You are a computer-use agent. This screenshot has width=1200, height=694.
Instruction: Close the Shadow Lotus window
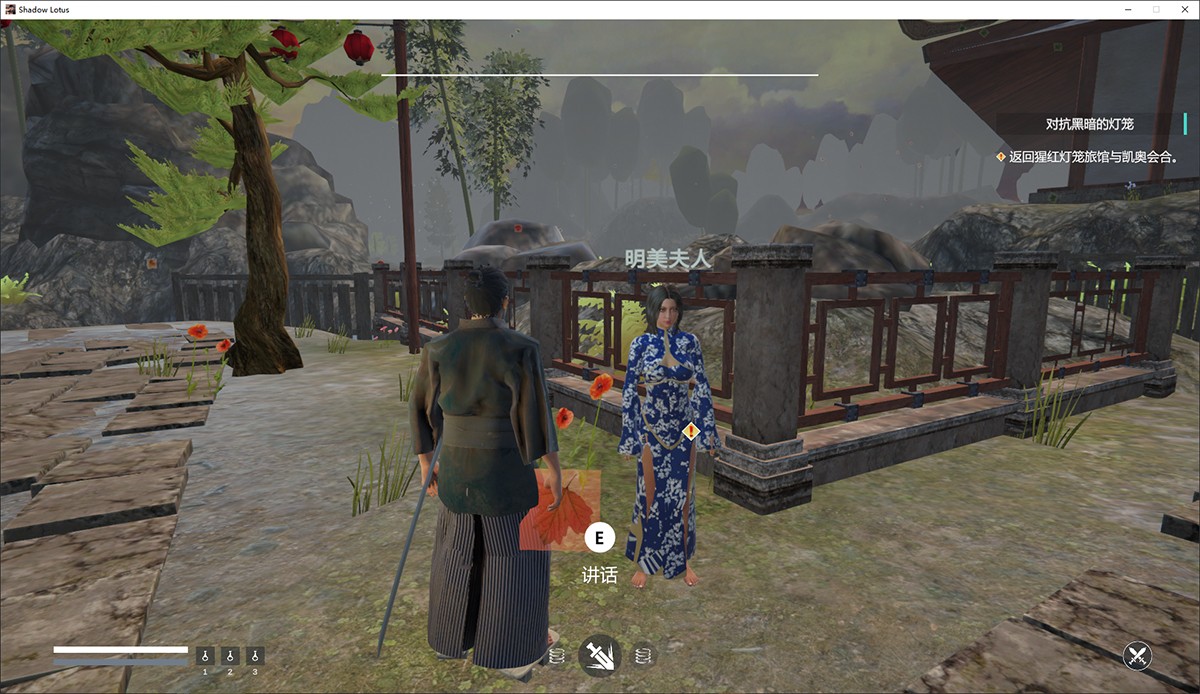[1181, 9]
